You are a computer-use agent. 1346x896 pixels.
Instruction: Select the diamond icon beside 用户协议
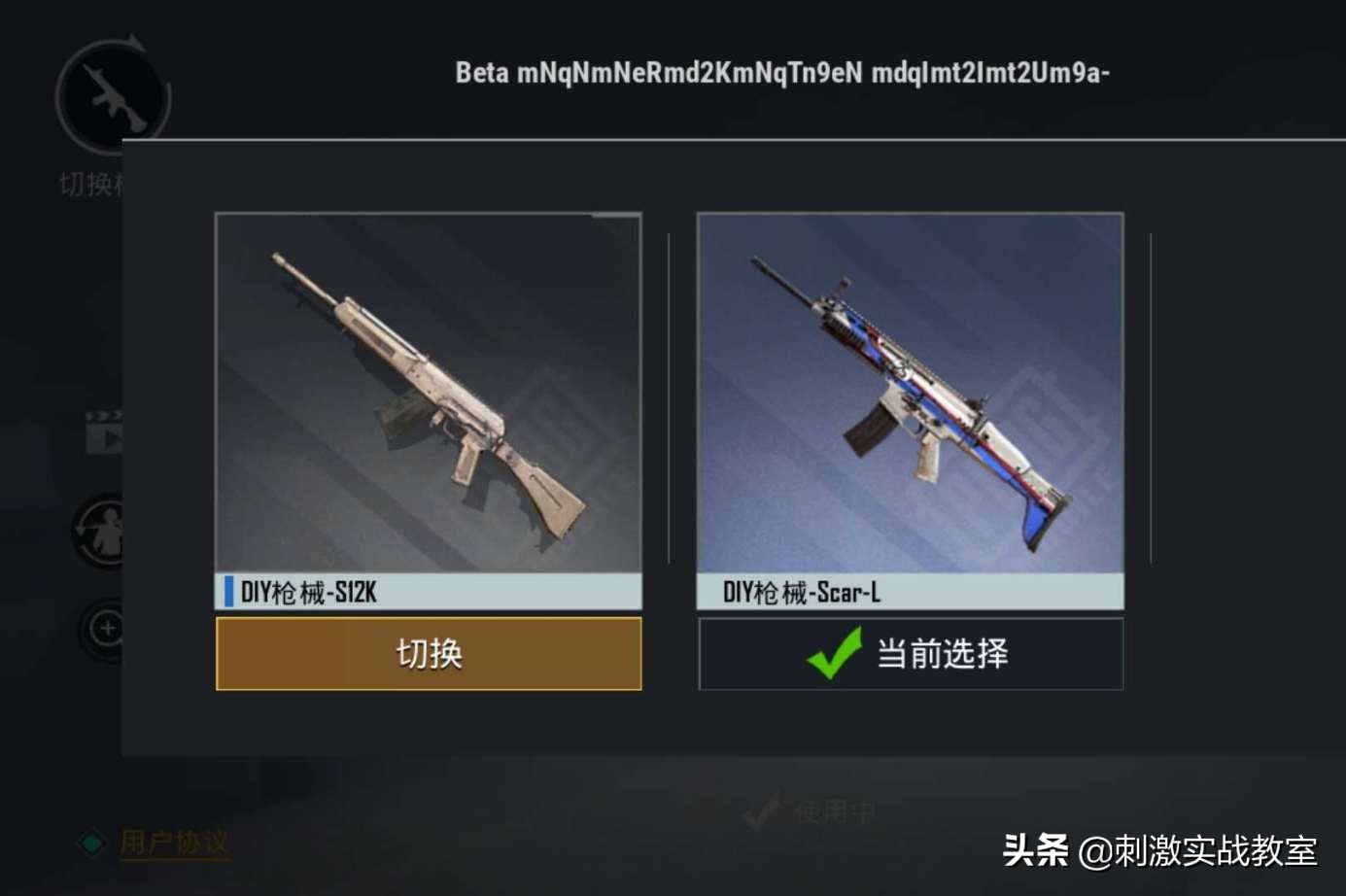pos(90,843)
